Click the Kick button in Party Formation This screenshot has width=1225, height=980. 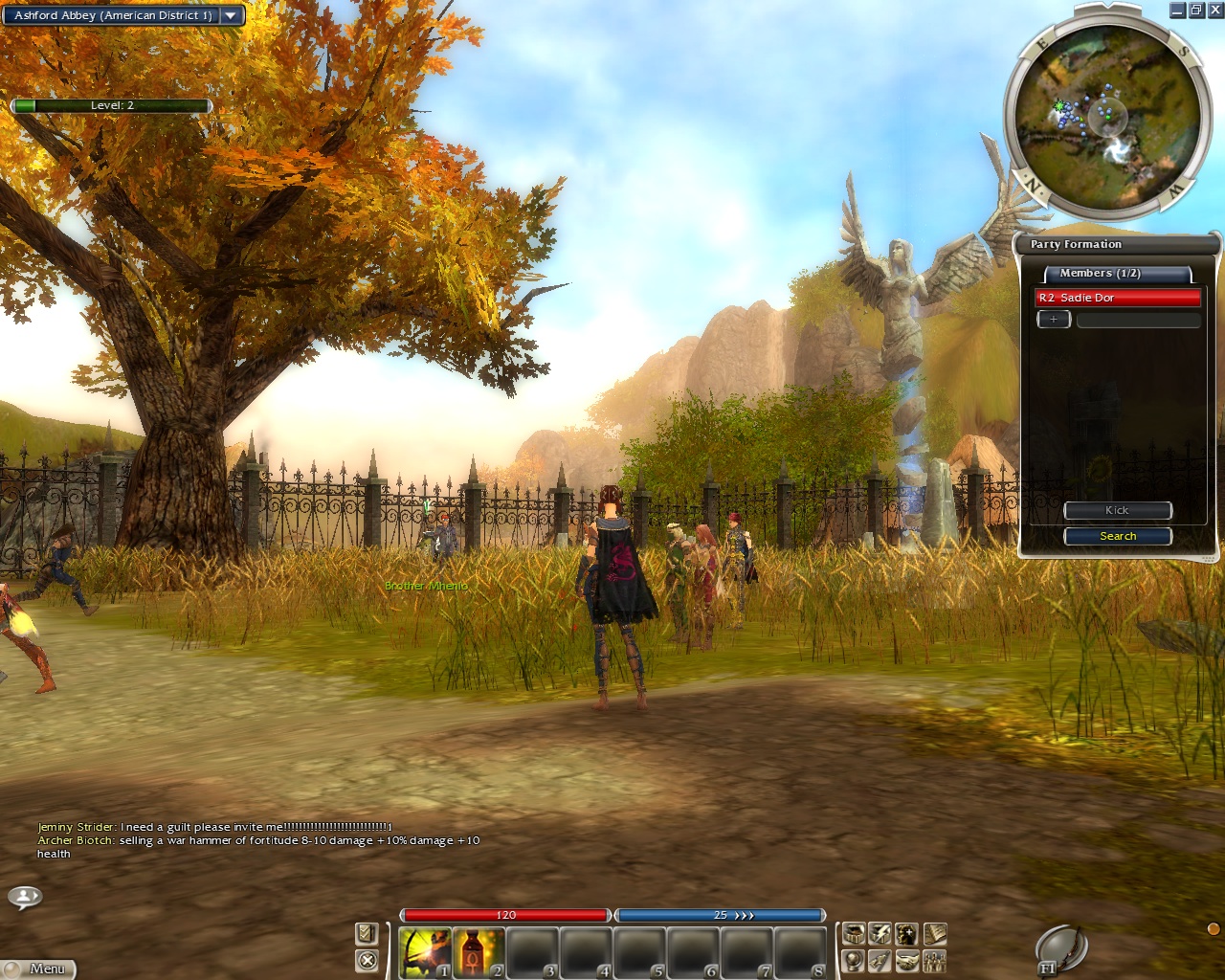tap(1117, 511)
